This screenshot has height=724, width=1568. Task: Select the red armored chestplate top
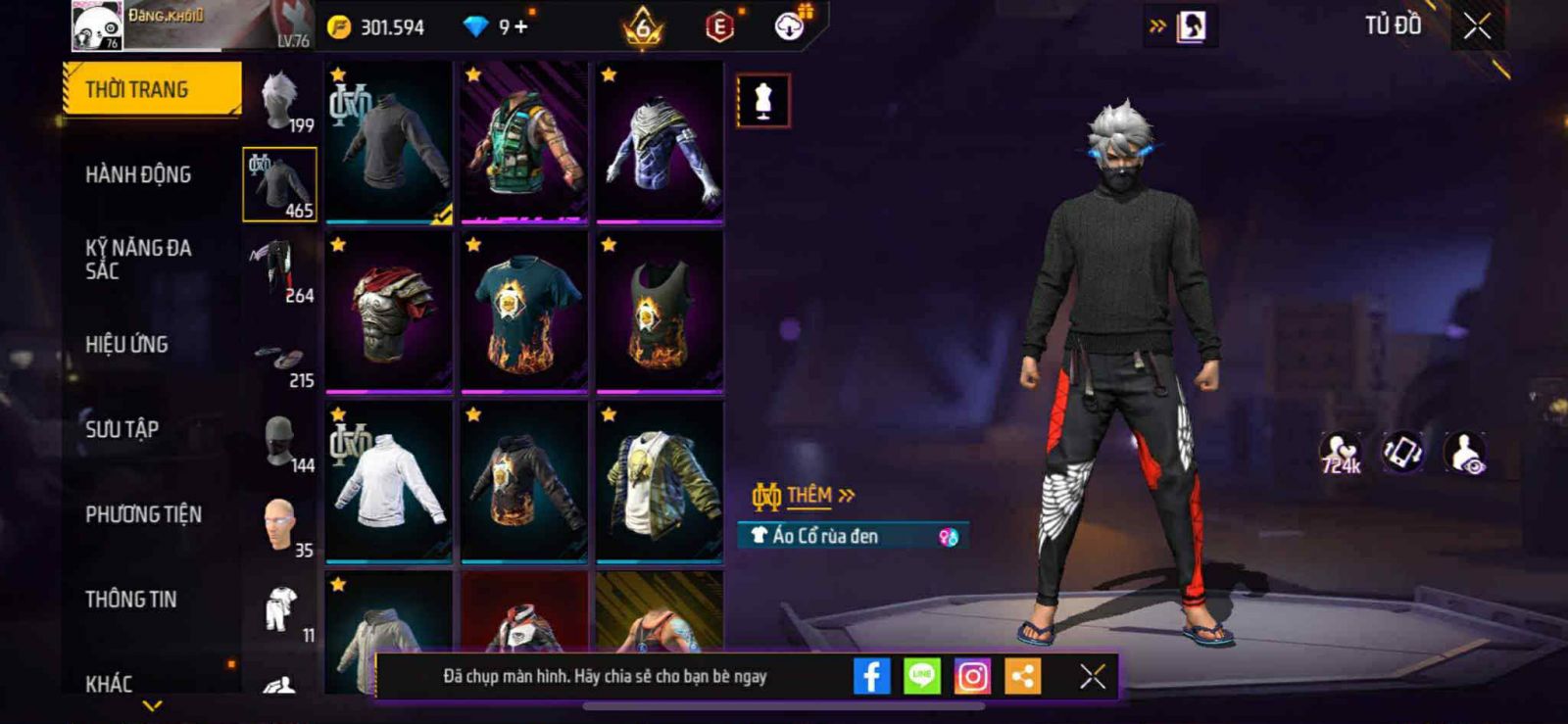pos(389,313)
